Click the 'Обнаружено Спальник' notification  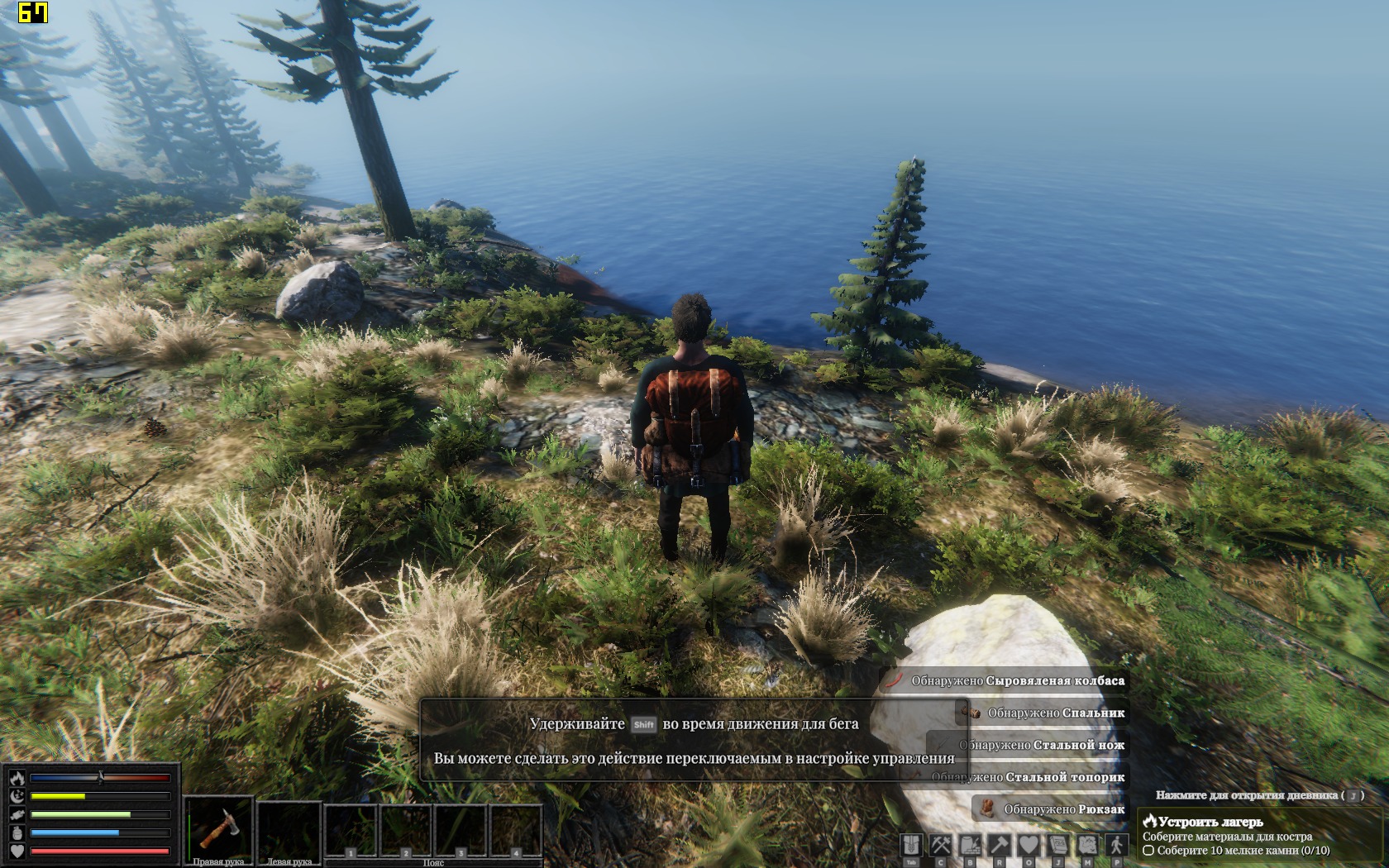pos(1046,712)
